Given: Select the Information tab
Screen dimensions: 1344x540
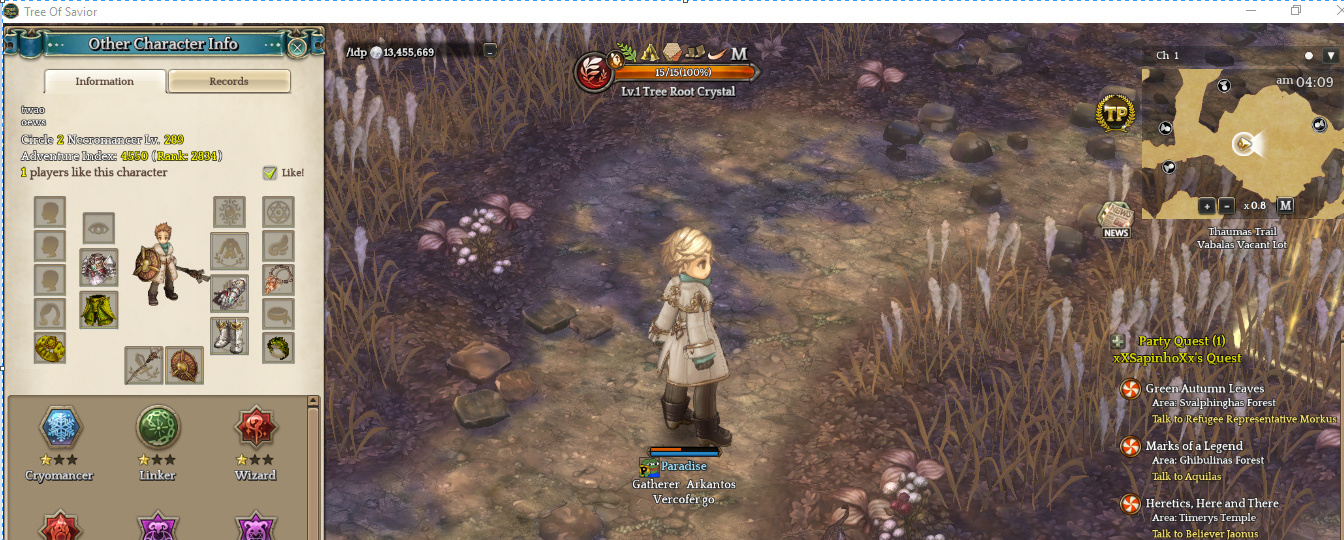Looking at the screenshot, I should tap(105, 81).
